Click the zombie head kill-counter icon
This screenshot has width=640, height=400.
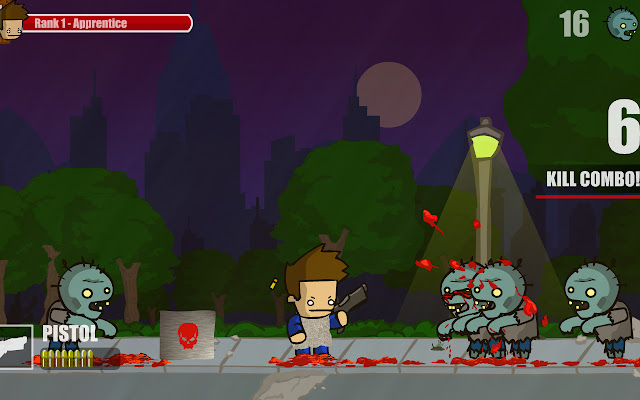621,23
